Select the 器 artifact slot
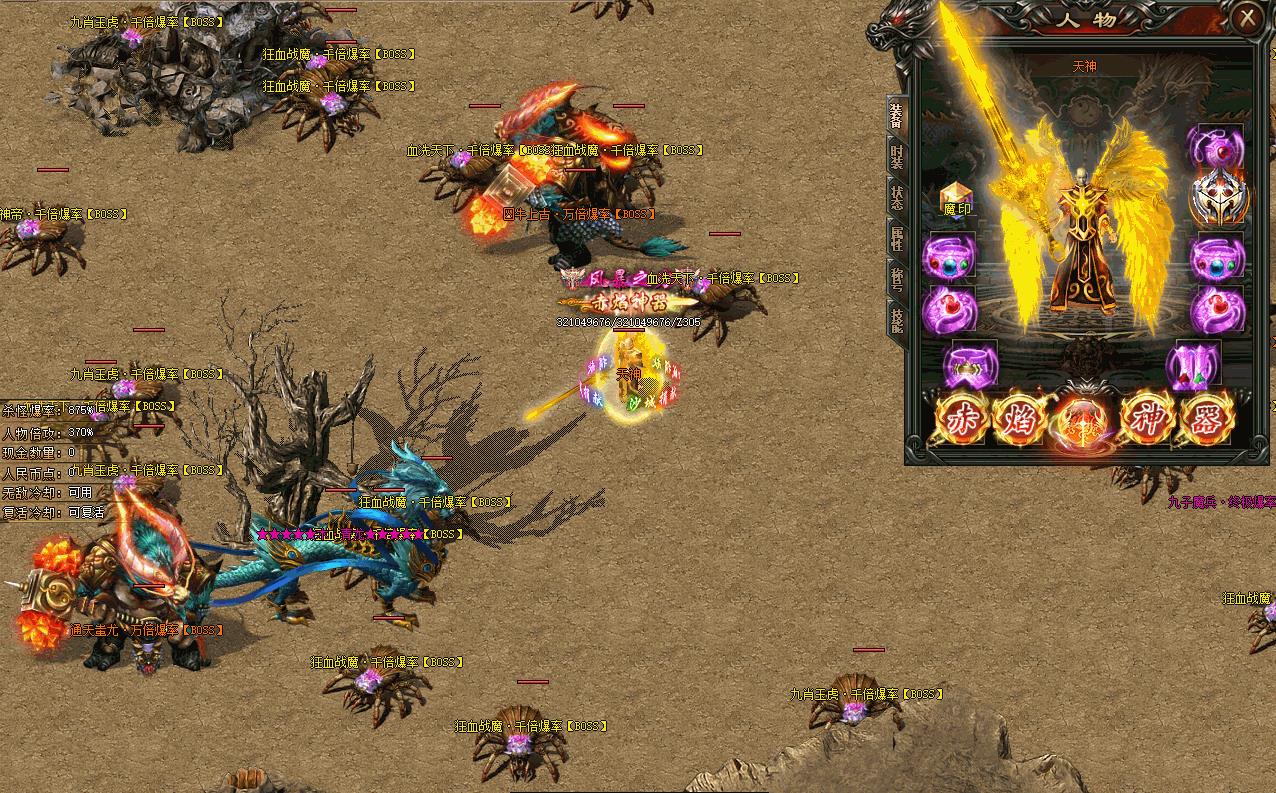The width and height of the screenshot is (1276, 793). (1206, 420)
